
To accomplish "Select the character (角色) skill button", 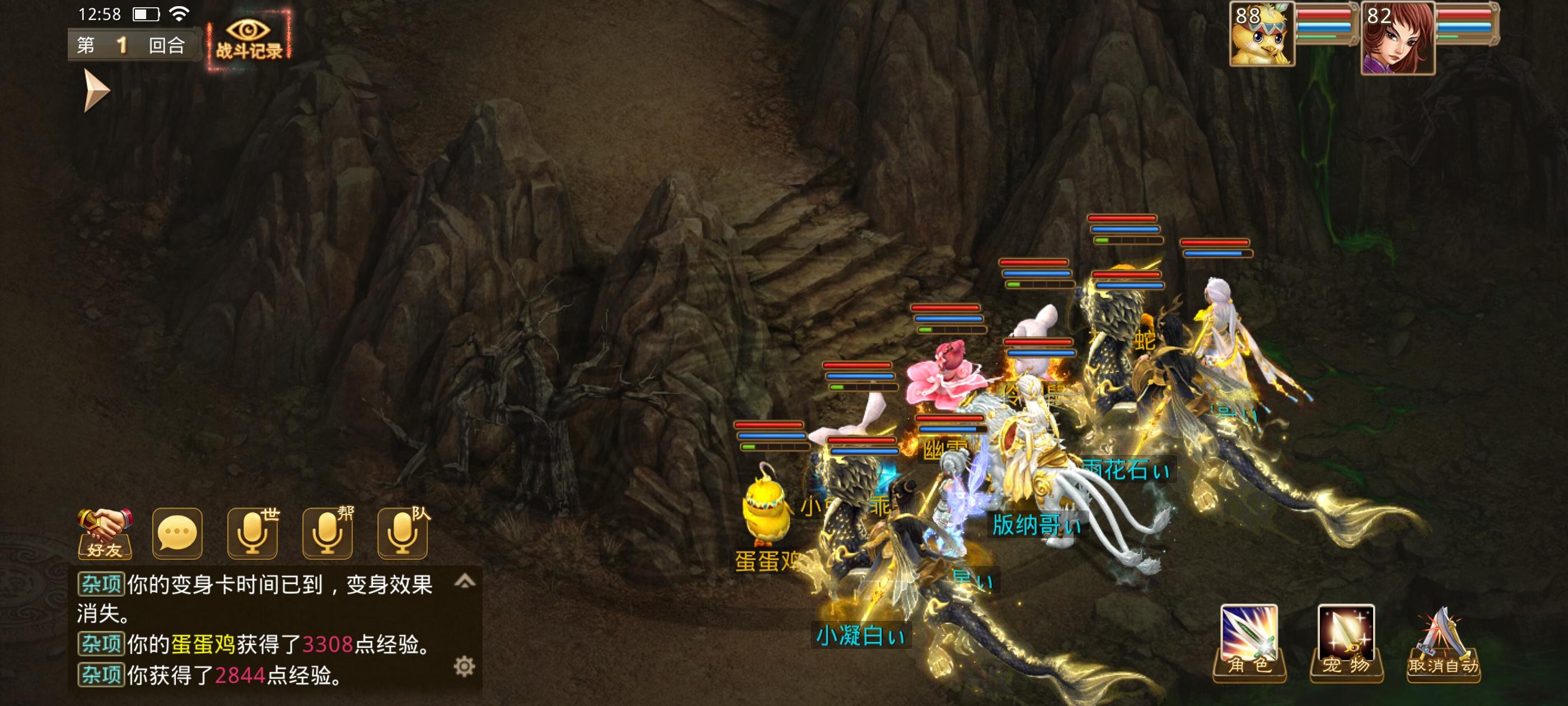I will pos(1249,642).
